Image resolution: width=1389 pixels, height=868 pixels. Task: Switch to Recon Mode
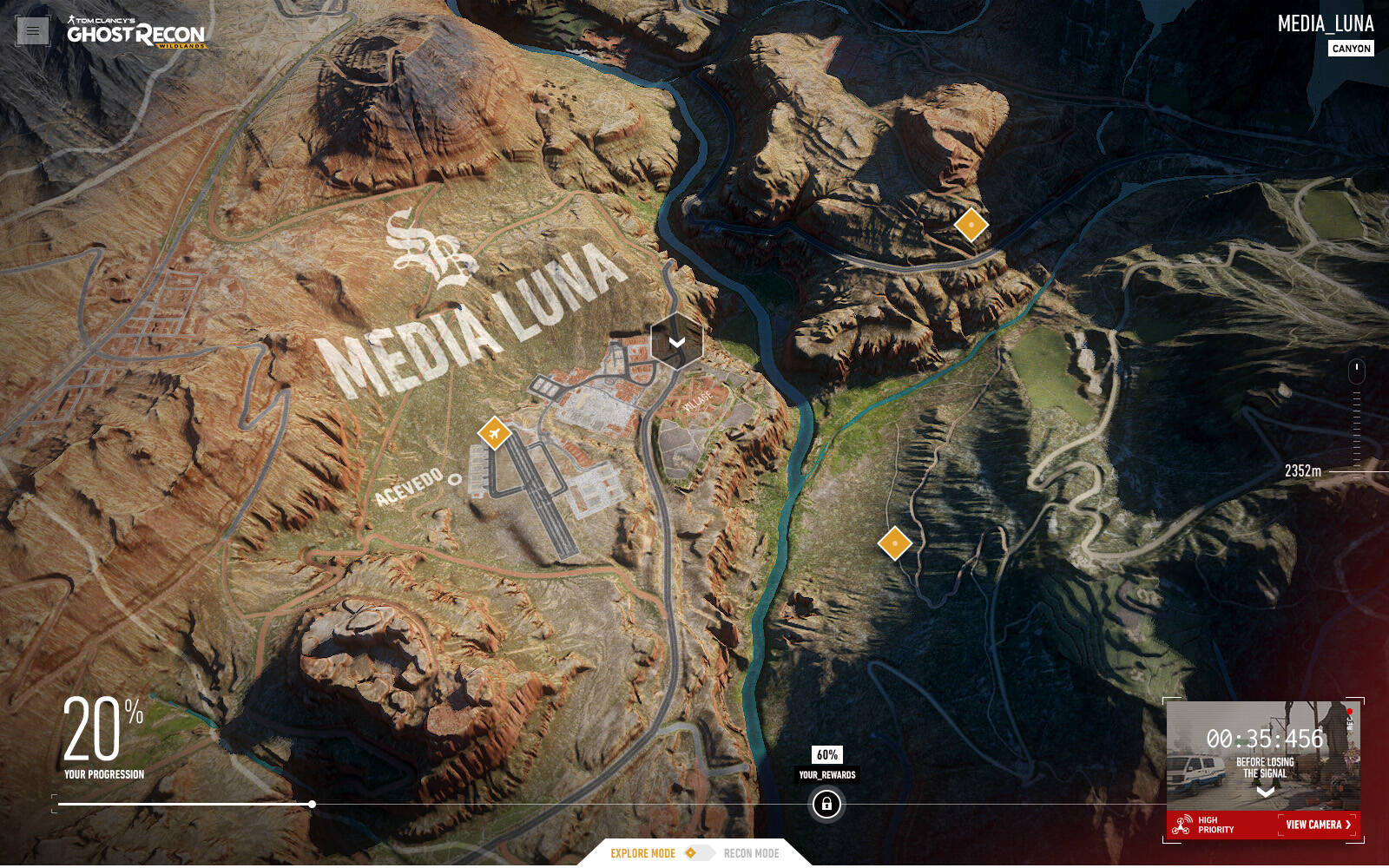click(751, 853)
